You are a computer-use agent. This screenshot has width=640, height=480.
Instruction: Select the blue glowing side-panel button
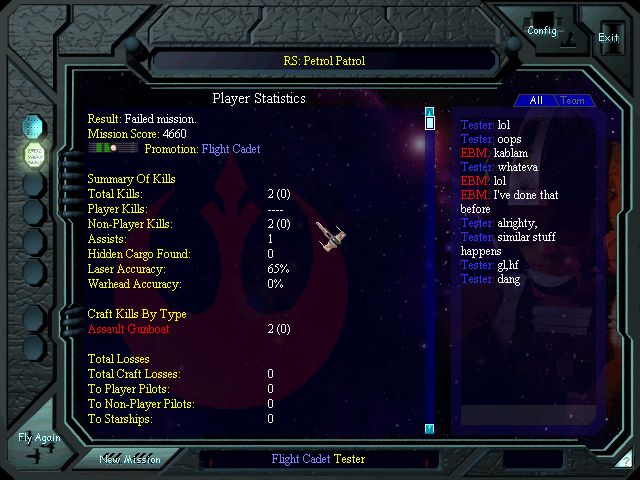(x=34, y=127)
